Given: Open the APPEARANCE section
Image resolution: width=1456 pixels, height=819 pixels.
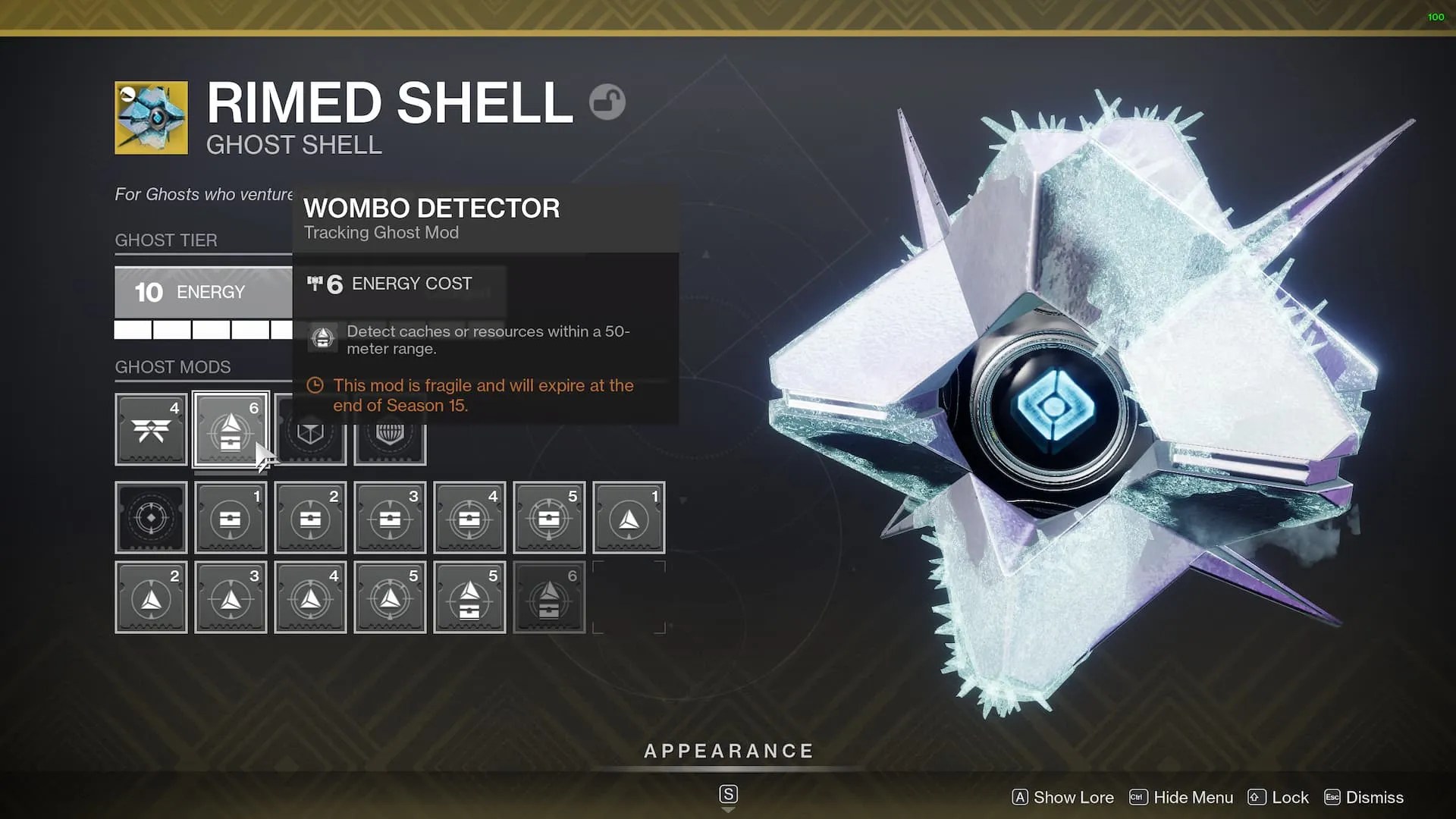Looking at the screenshot, I should pos(728,752).
